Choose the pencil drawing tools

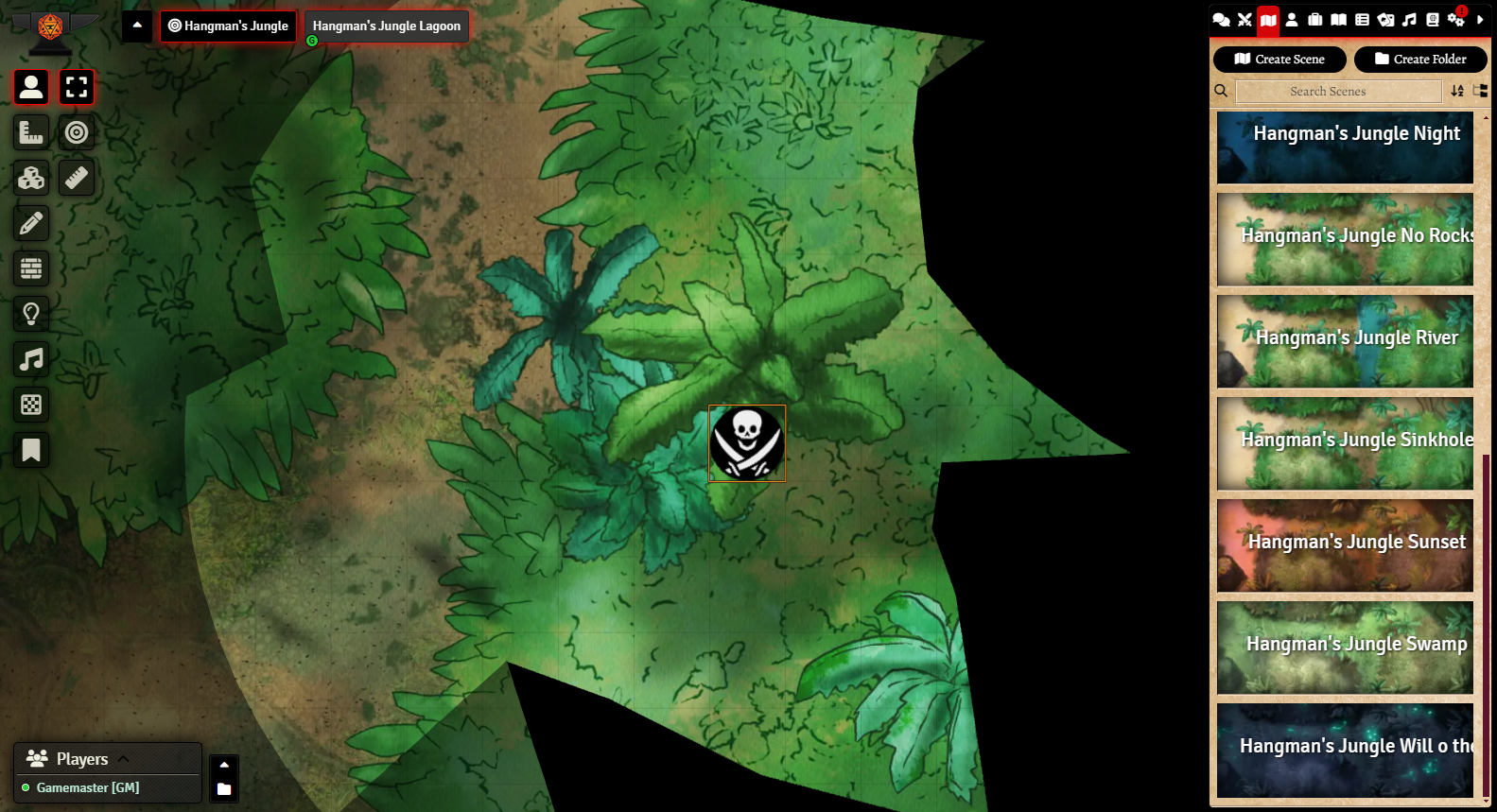click(31, 223)
